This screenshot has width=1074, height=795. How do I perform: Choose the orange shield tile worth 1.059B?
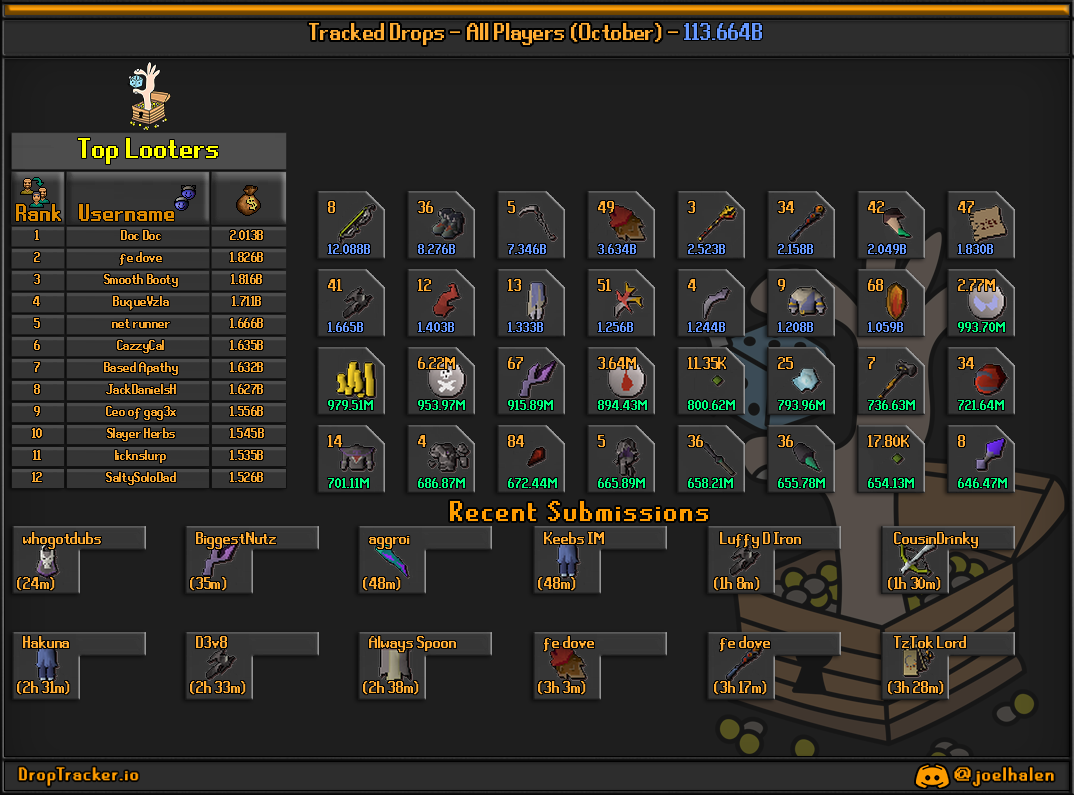coord(891,303)
